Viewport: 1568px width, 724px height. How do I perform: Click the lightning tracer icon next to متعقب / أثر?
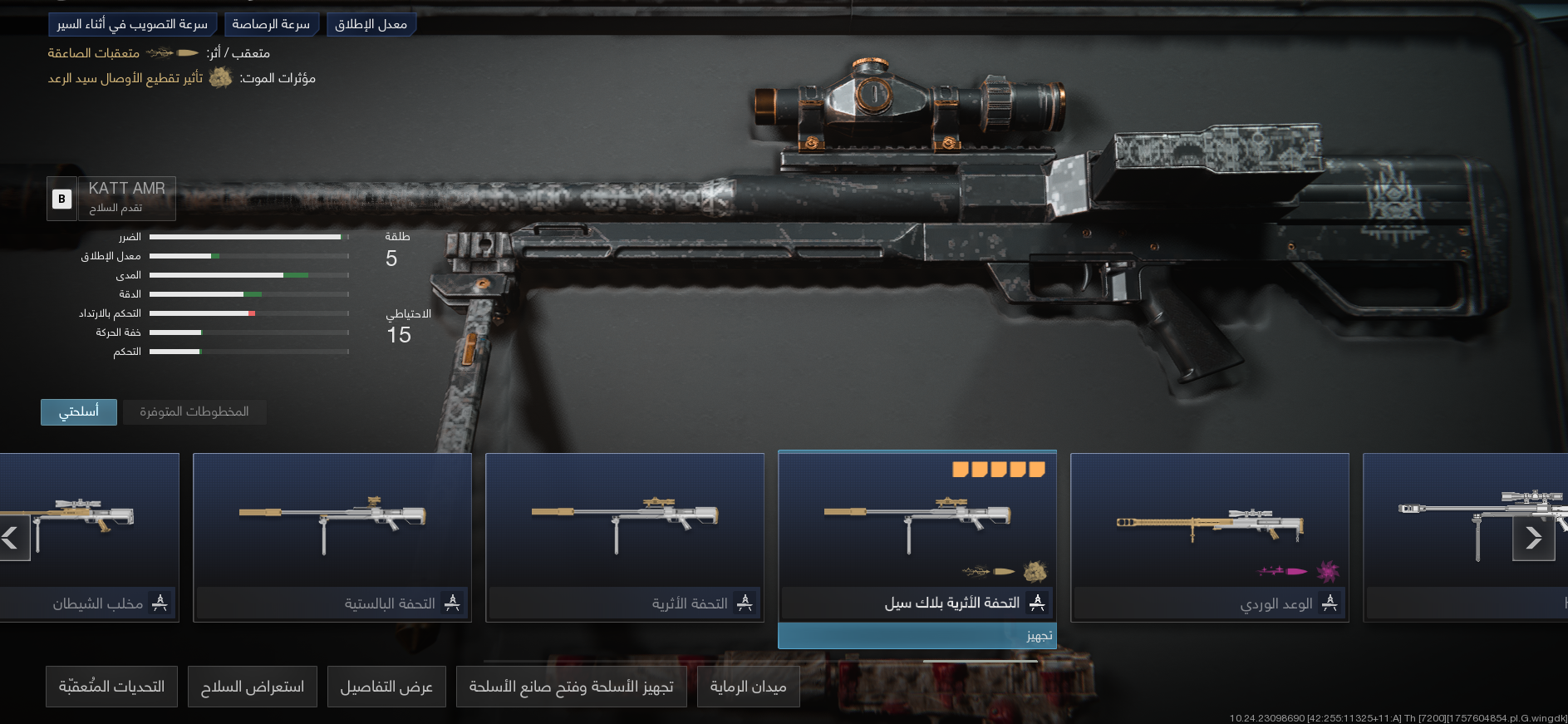coord(163,52)
